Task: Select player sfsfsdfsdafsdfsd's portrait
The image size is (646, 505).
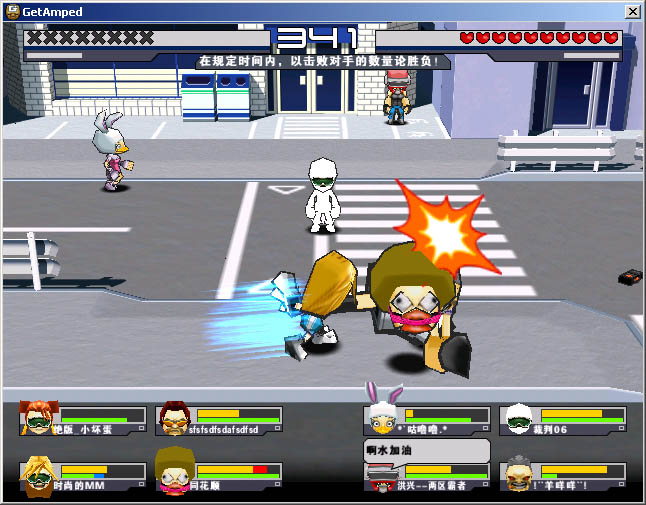Action: pyautogui.click(x=173, y=419)
